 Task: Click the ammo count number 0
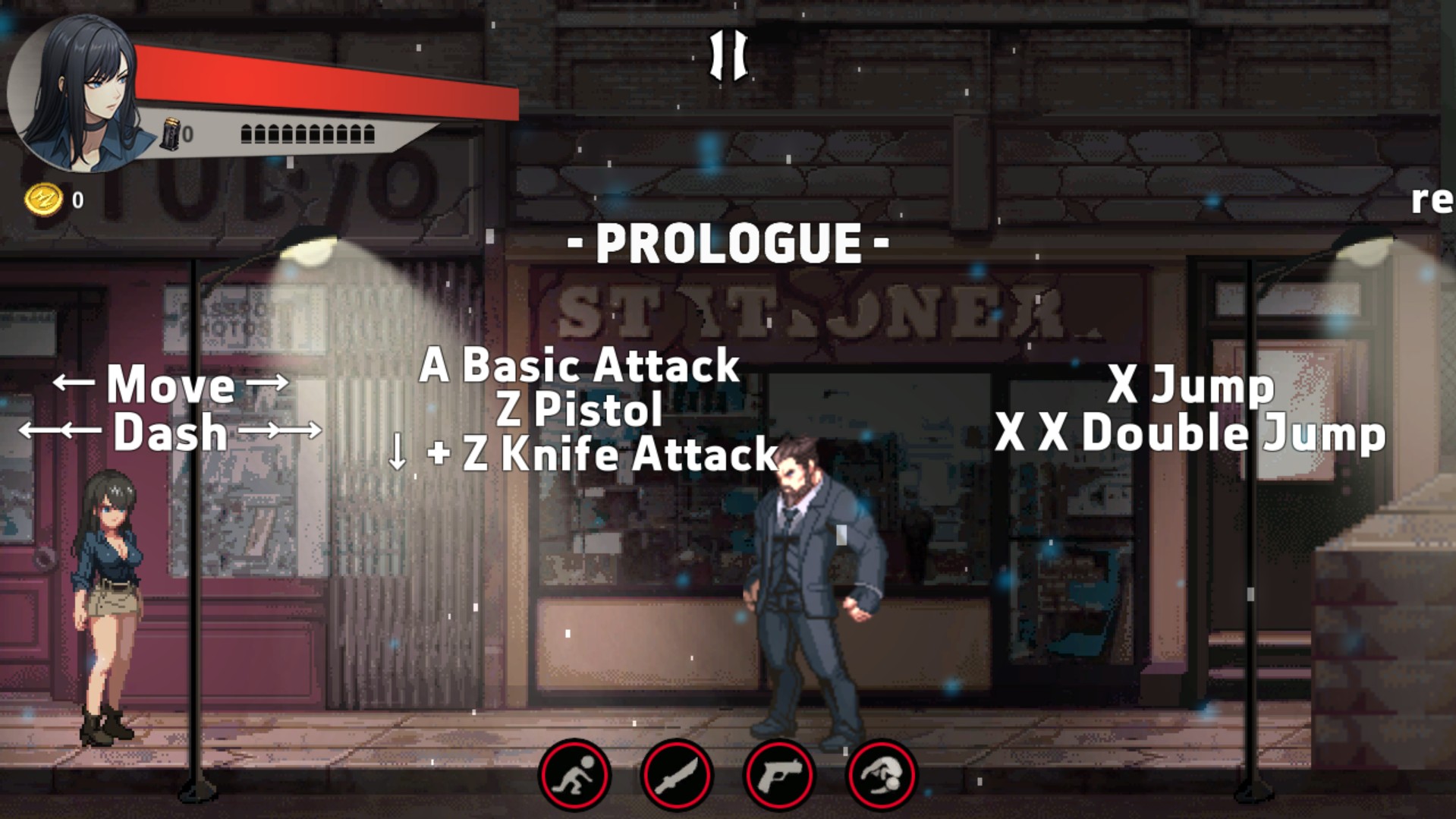(x=187, y=134)
